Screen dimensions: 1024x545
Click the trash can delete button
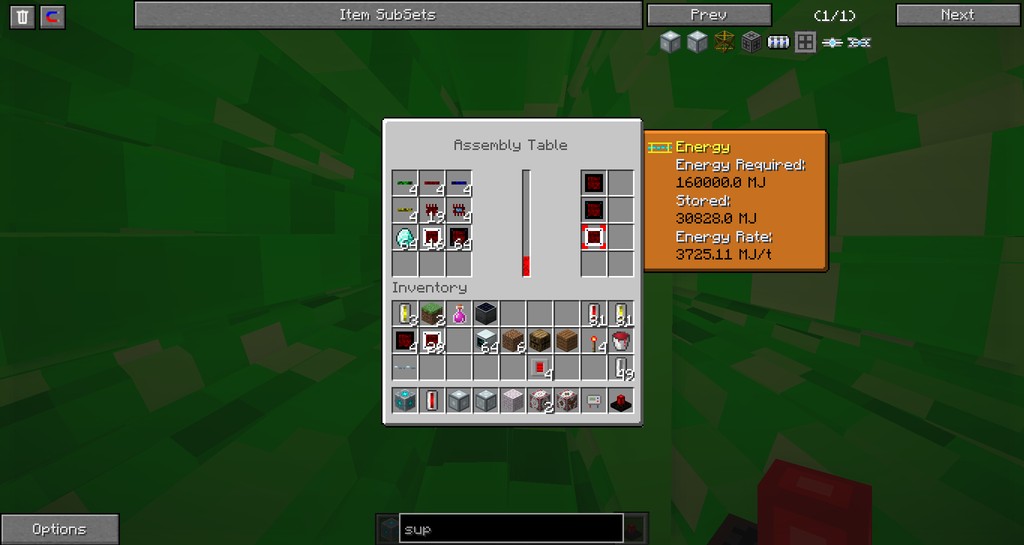(23, 16)
